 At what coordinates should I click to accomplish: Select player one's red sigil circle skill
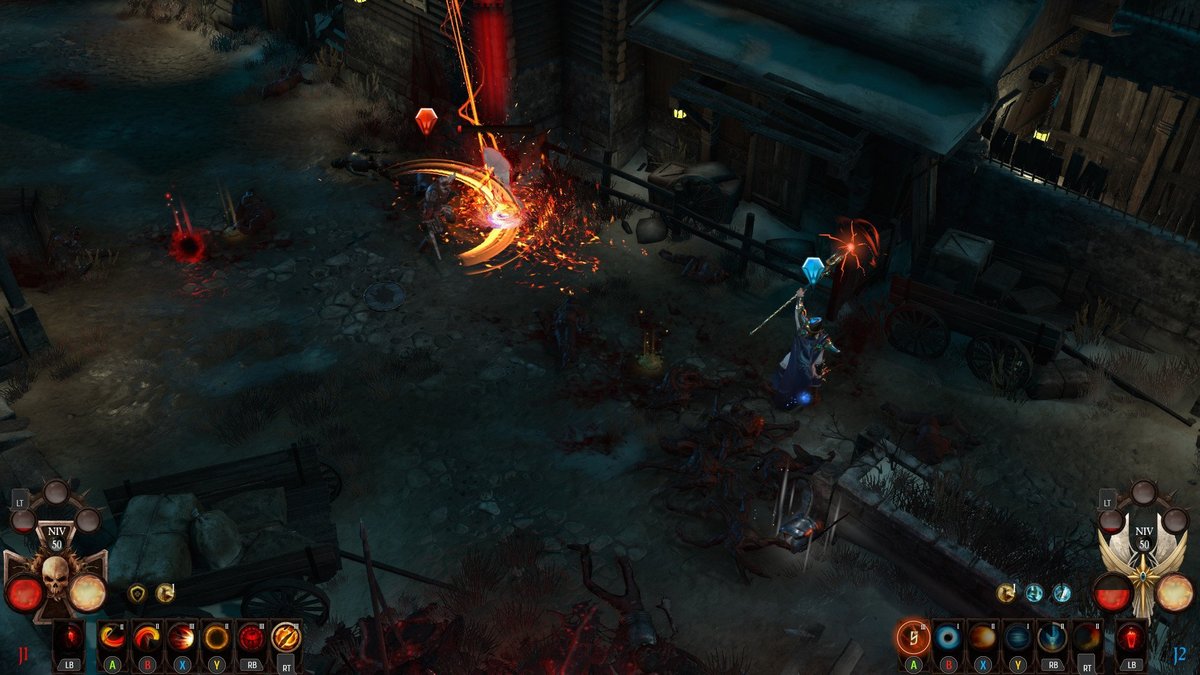(250, 636)
